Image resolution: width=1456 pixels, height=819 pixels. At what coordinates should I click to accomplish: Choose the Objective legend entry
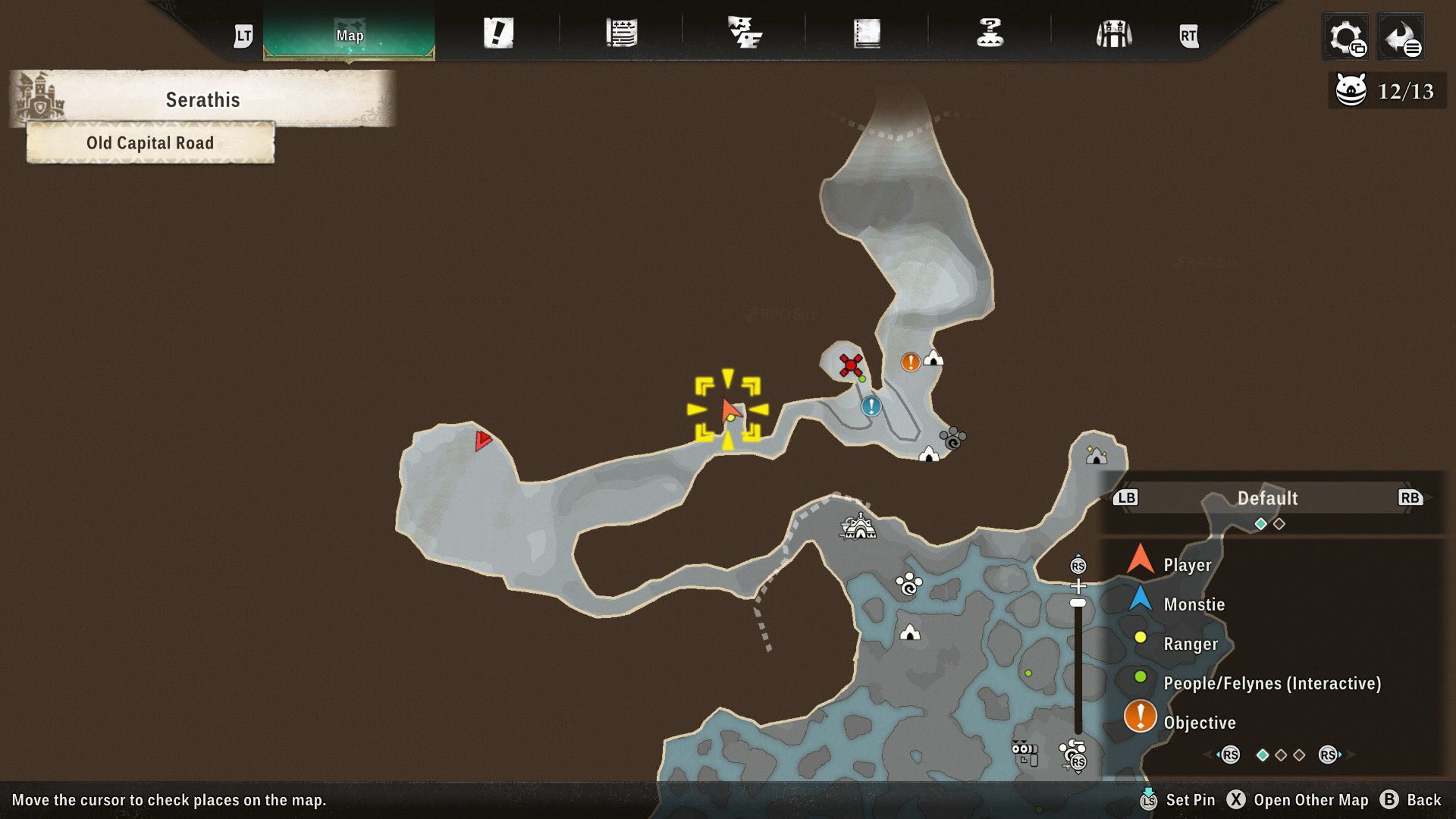pos(1199,722)
